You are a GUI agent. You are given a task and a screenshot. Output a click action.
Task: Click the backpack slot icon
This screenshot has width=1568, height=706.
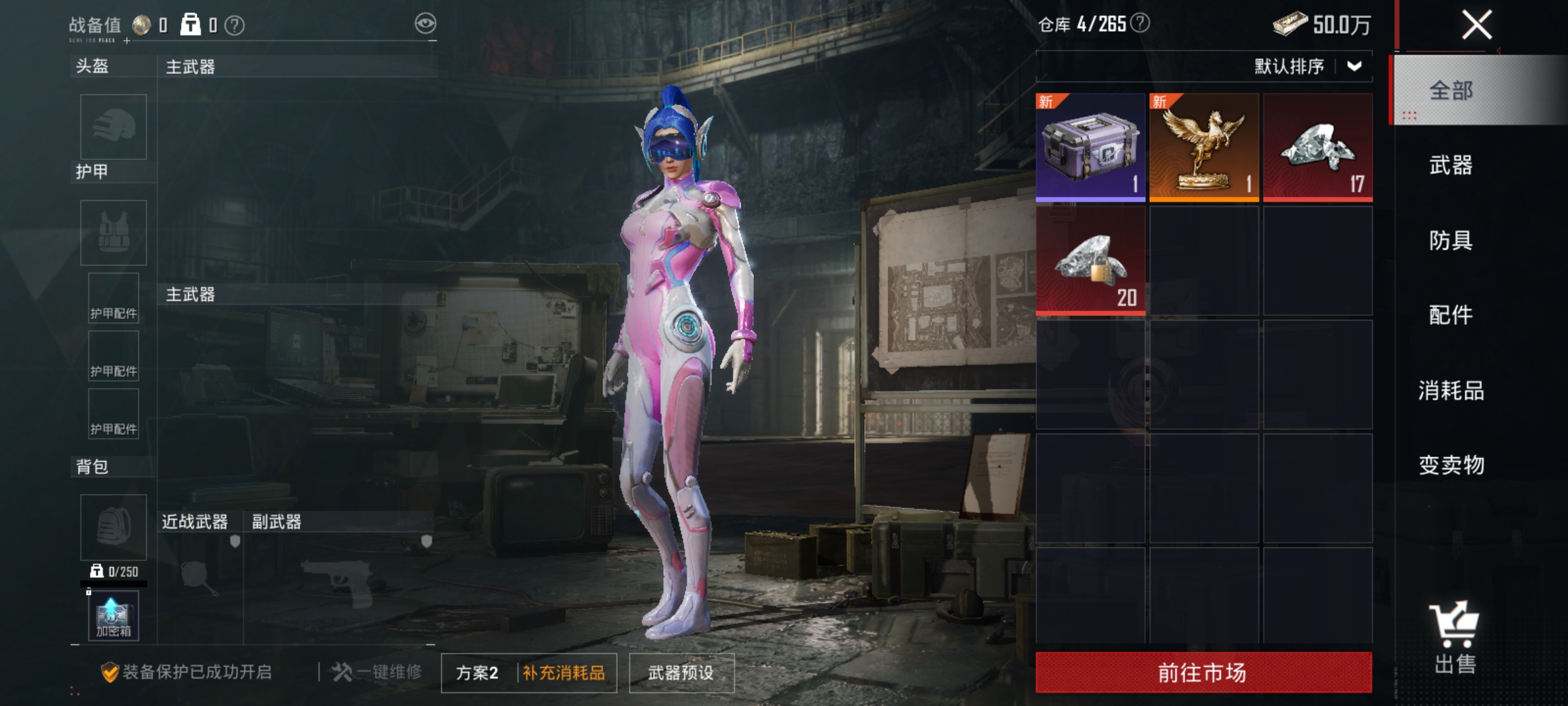coord(112,526)
